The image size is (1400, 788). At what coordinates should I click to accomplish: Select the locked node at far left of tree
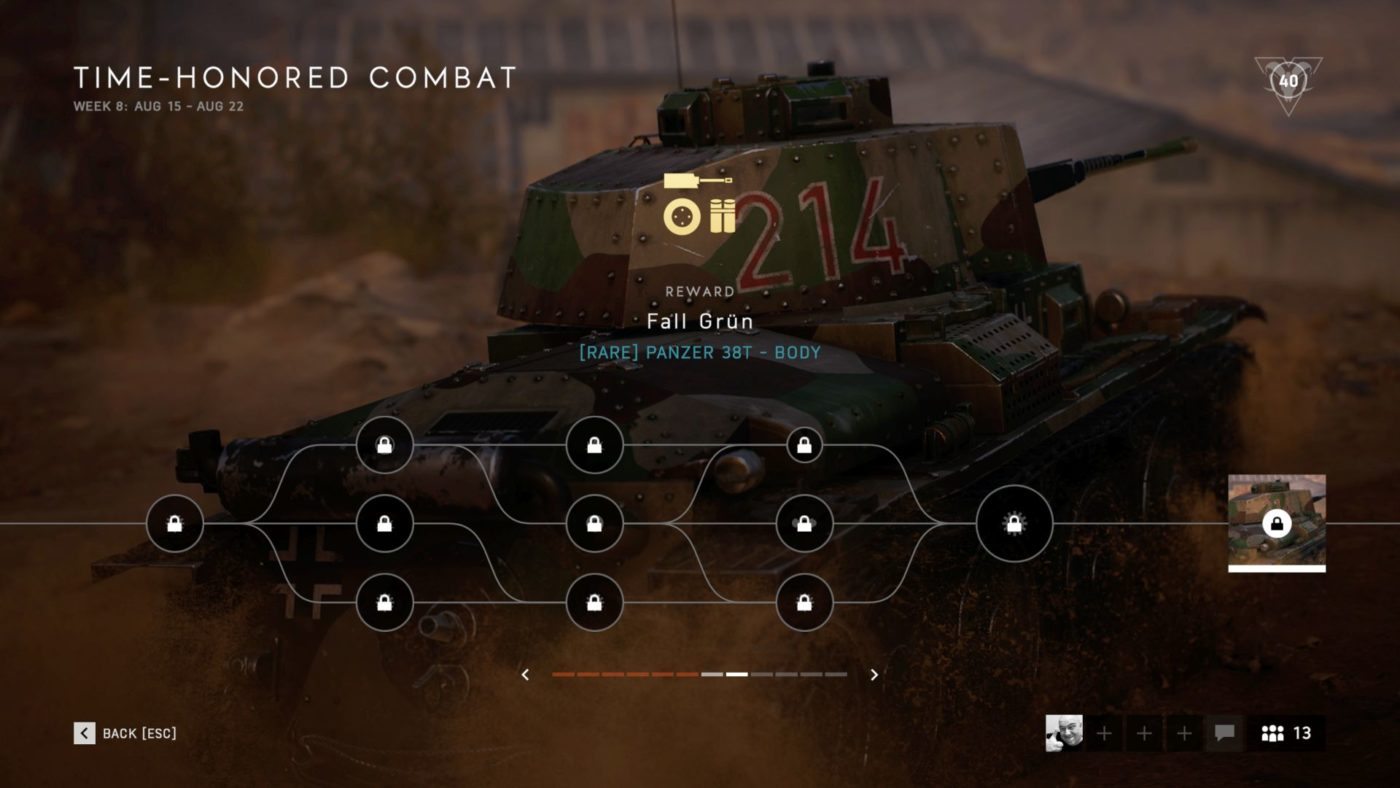tap(177, 523)
